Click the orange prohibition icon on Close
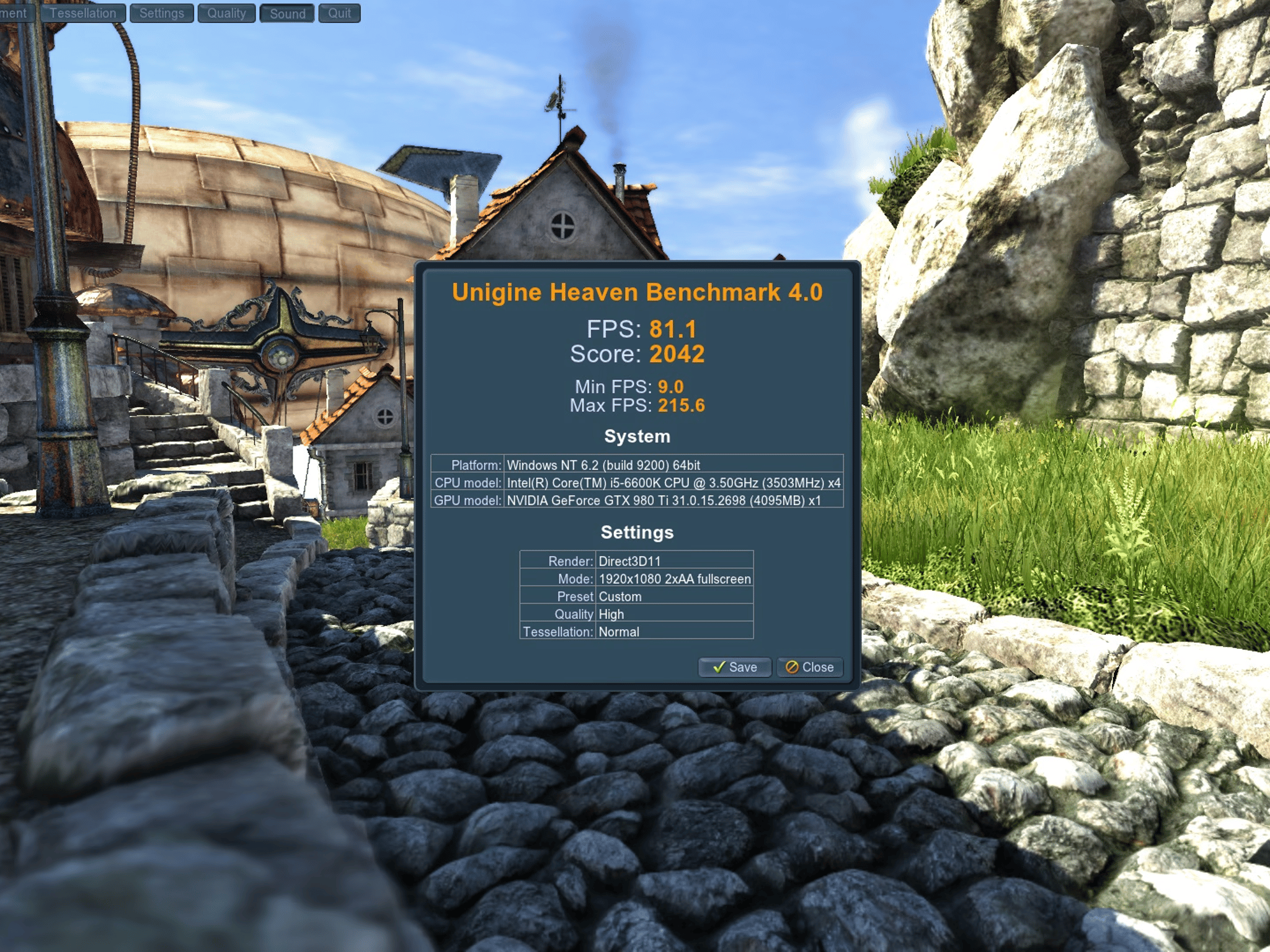This screenshot has height=952, width=1270. pos(792,668)
